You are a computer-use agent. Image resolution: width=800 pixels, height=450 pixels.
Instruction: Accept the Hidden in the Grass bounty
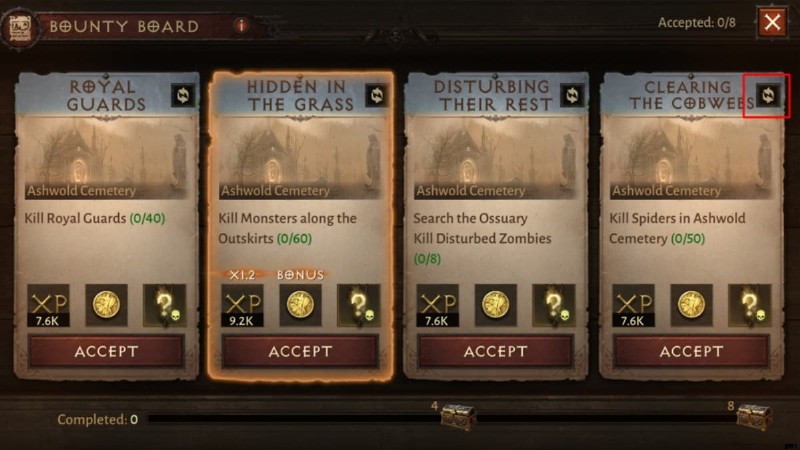coord(300,351)
